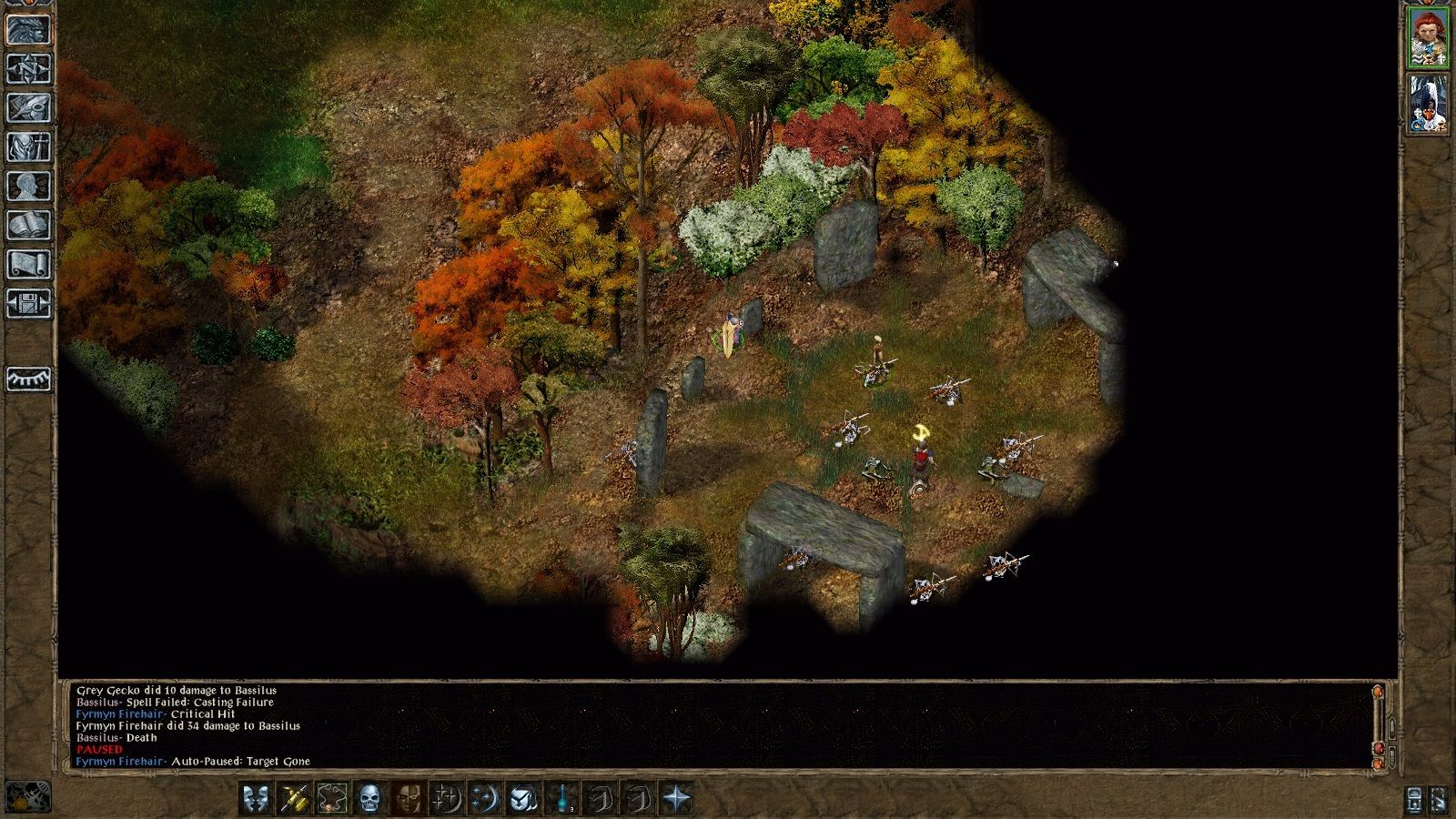
Task: Click the half-shadowed face action button
Action: pyautogui.click(x=407, y=799)
